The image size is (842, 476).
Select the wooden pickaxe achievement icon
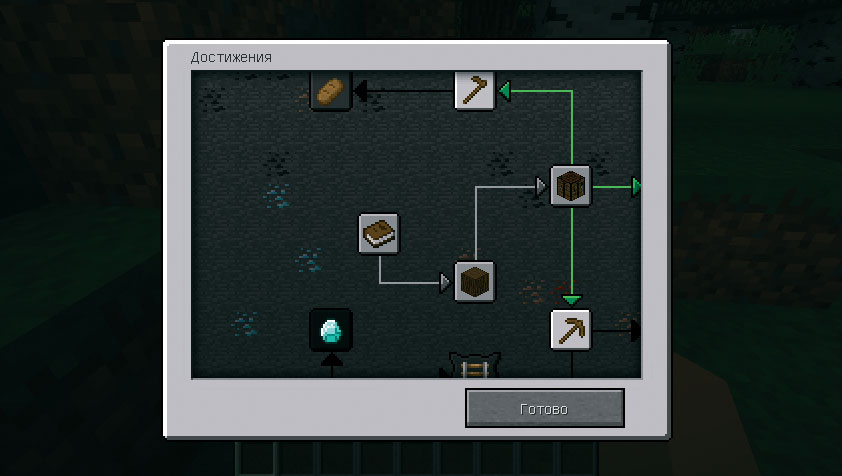(x=571, y=330)
